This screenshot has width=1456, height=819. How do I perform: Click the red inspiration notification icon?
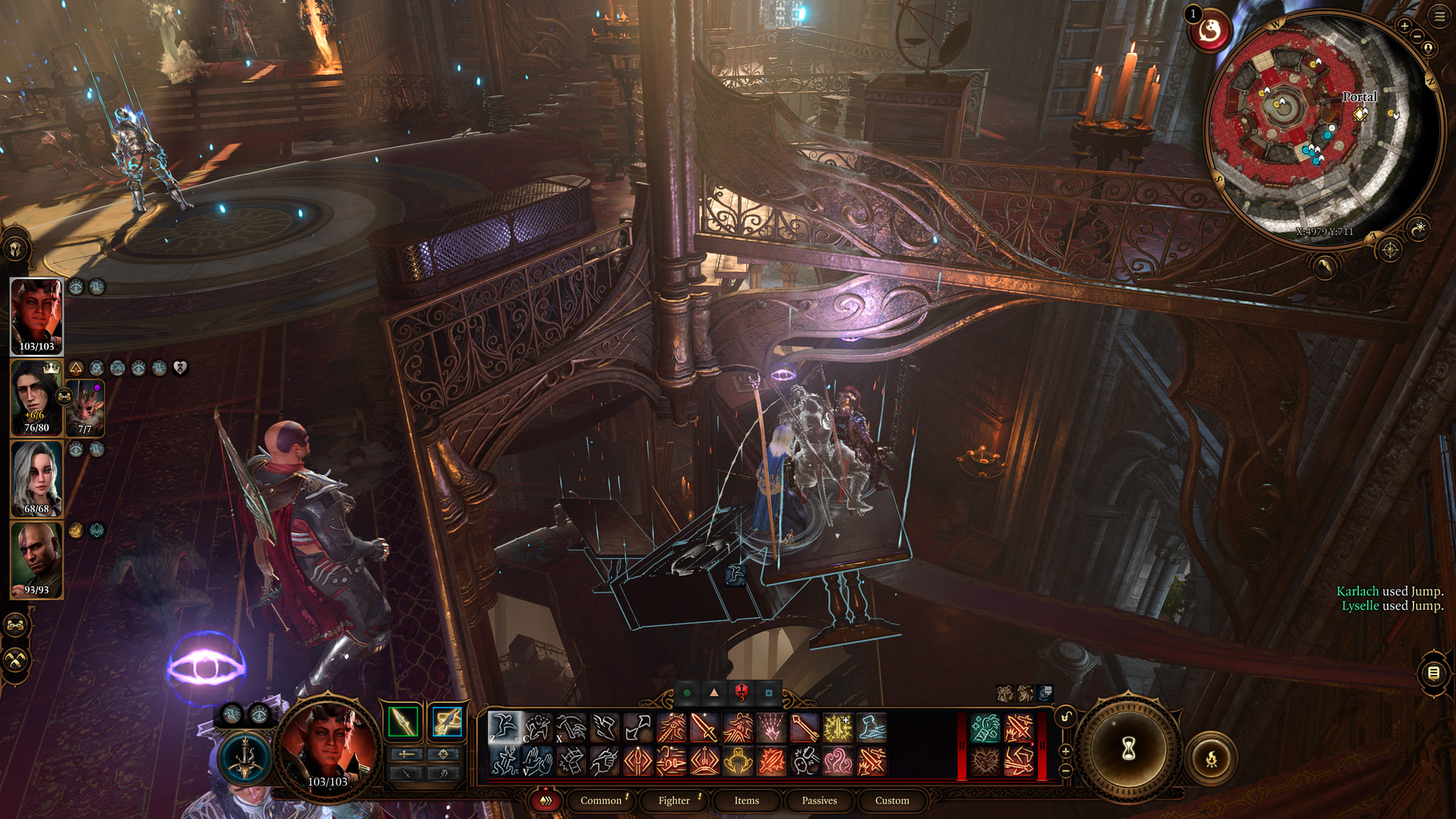[x=1209, y=31]
